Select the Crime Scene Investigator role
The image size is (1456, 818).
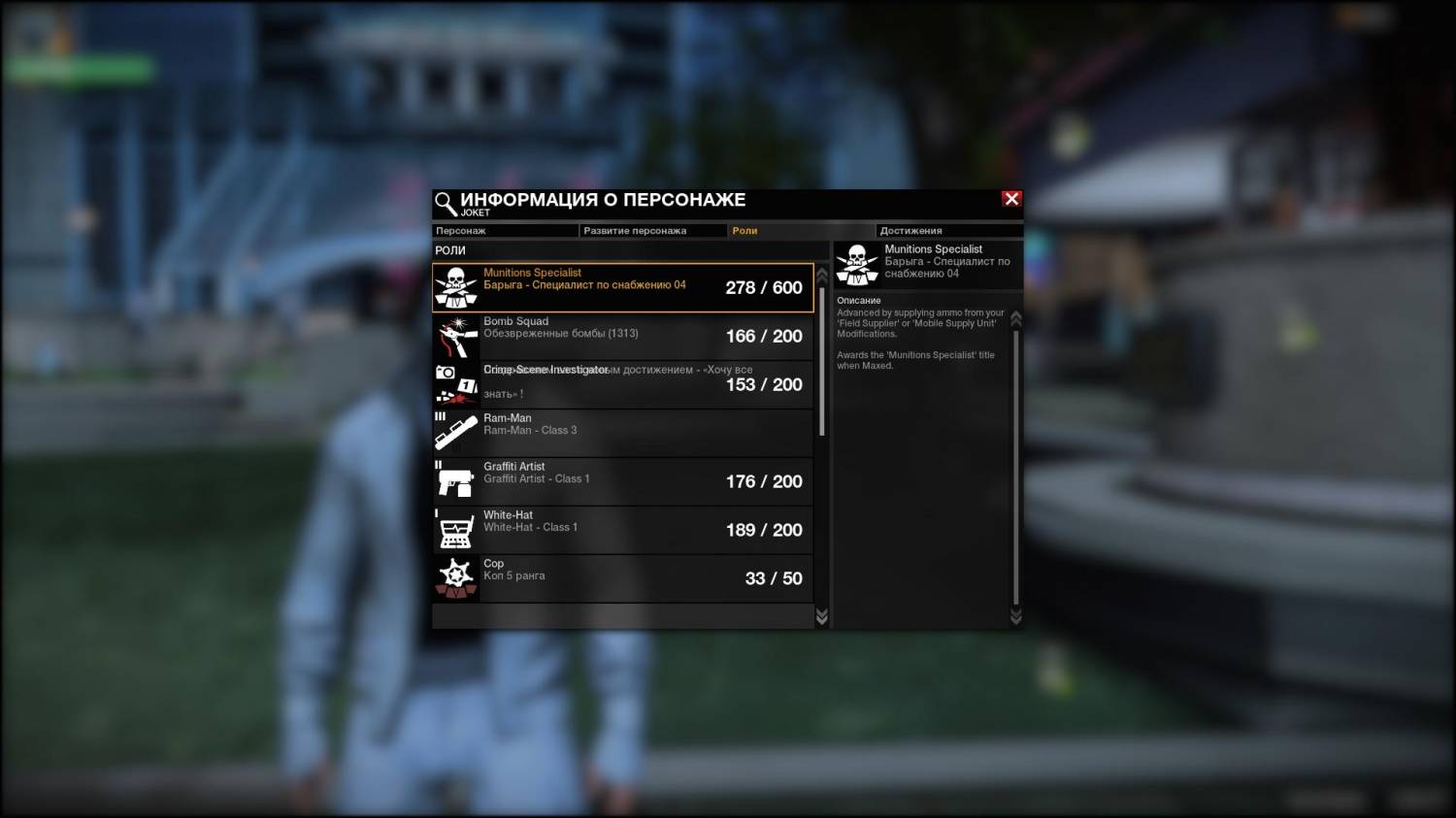point(622,384)
